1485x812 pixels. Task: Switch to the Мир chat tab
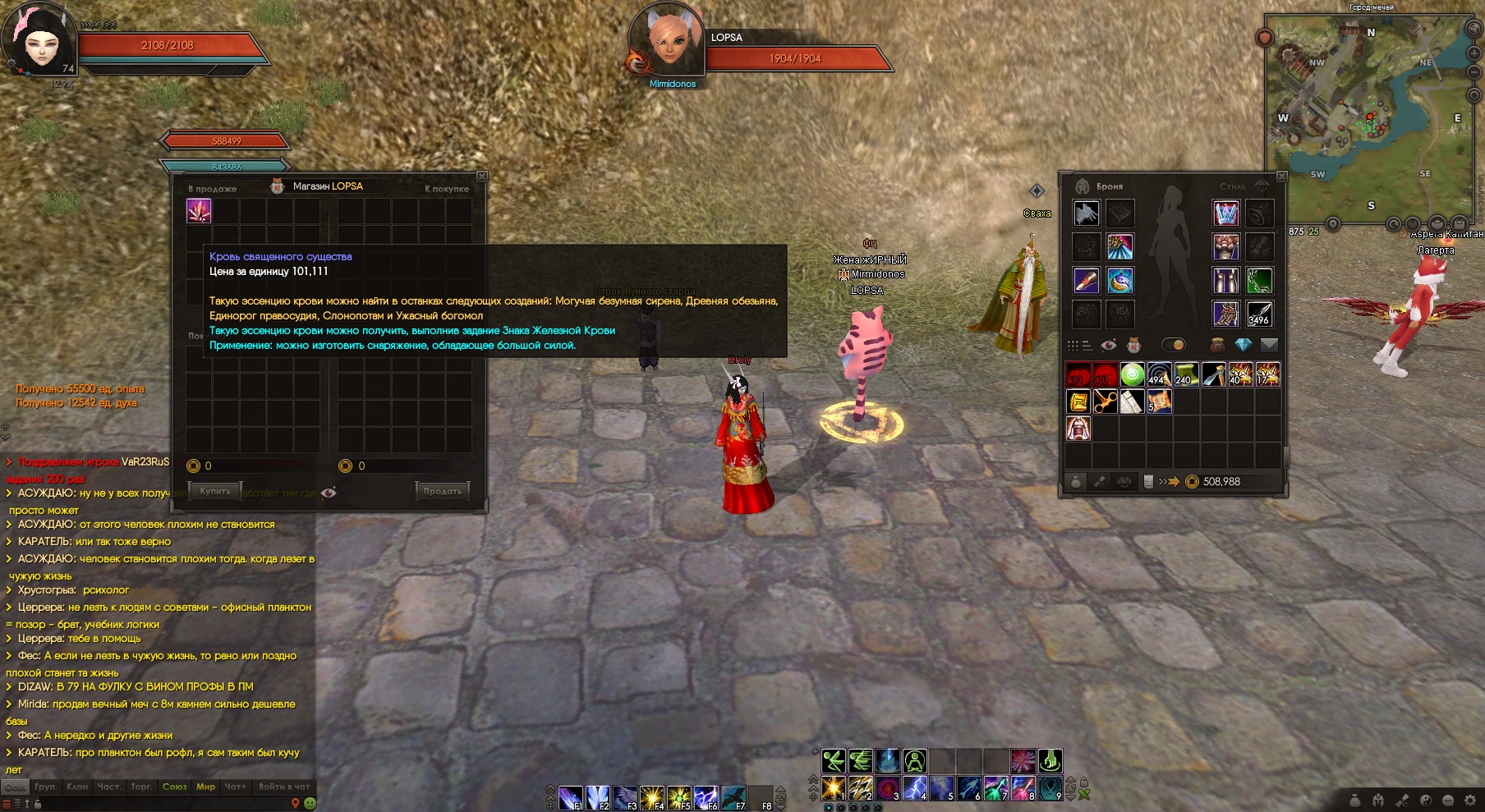tap(205, 787)
